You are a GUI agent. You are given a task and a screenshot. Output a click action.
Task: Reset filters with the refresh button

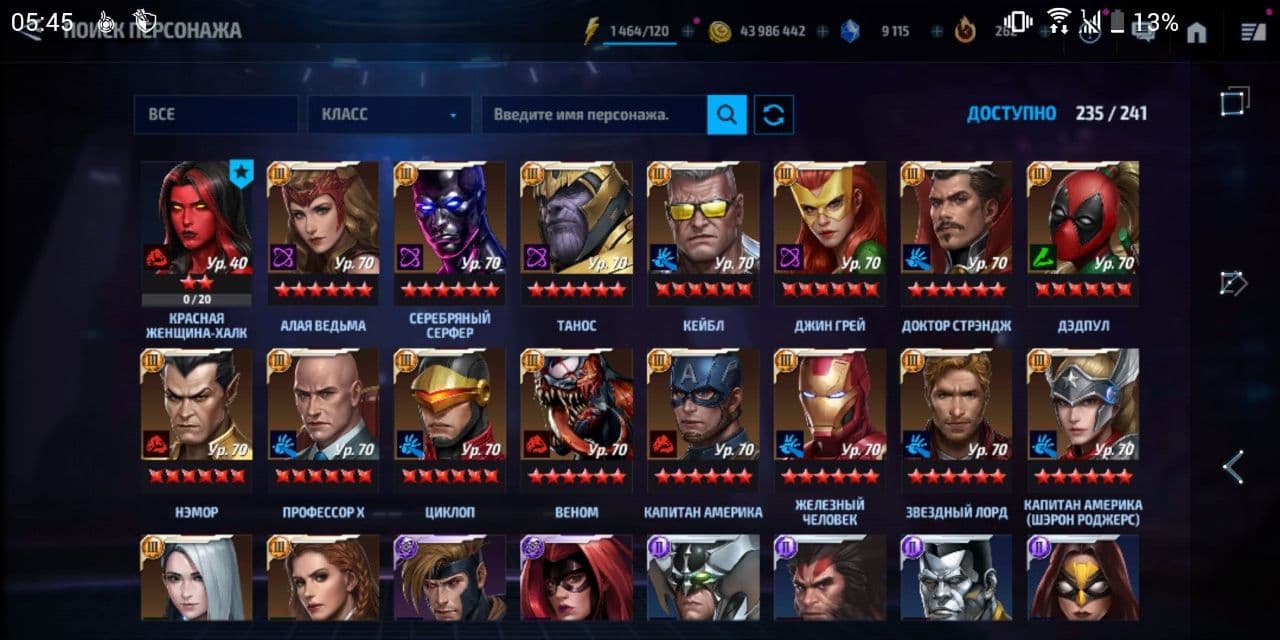coord(773,115)
